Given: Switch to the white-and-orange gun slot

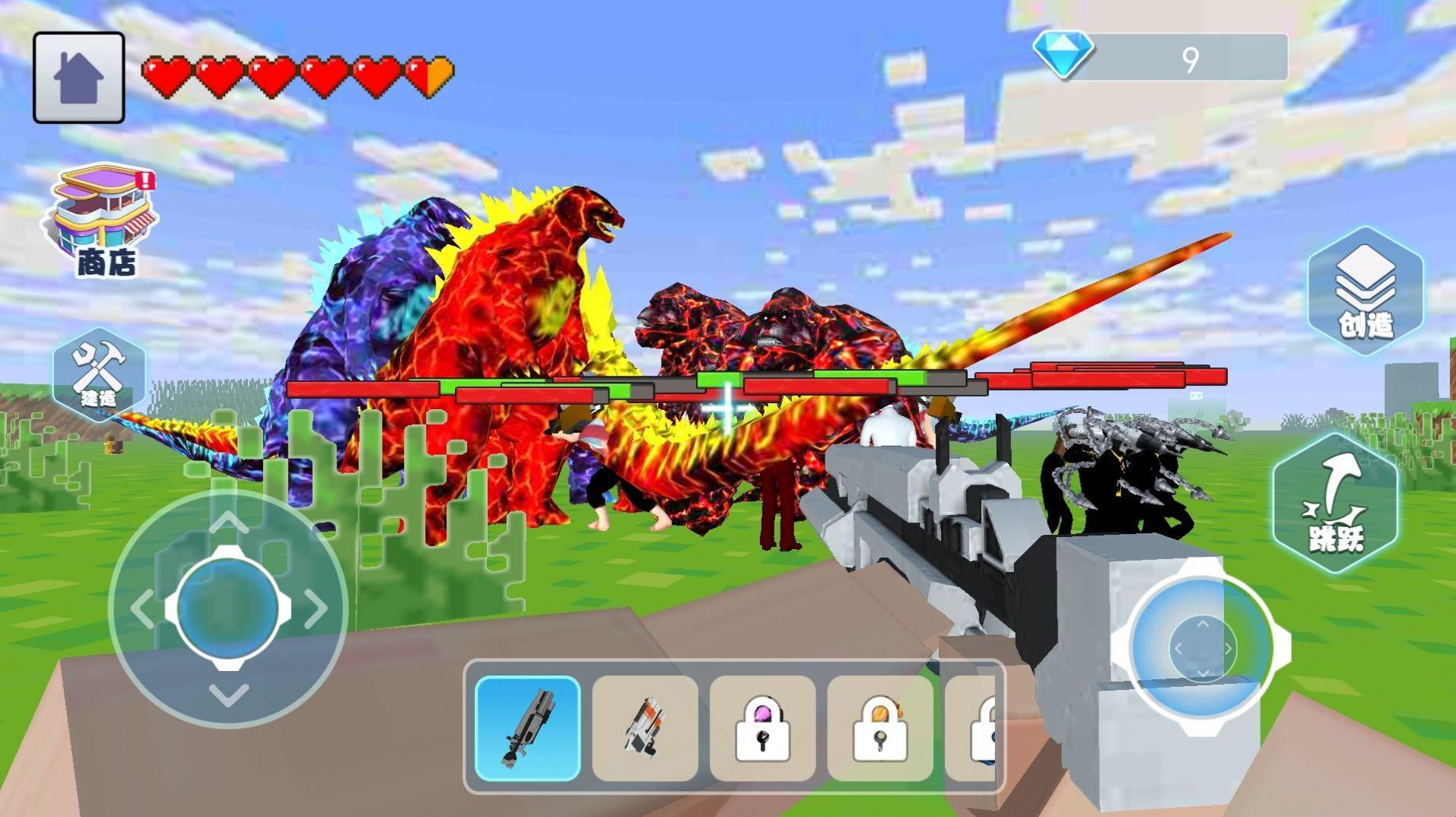Looking at the screenshot, I should coord(645,728).
